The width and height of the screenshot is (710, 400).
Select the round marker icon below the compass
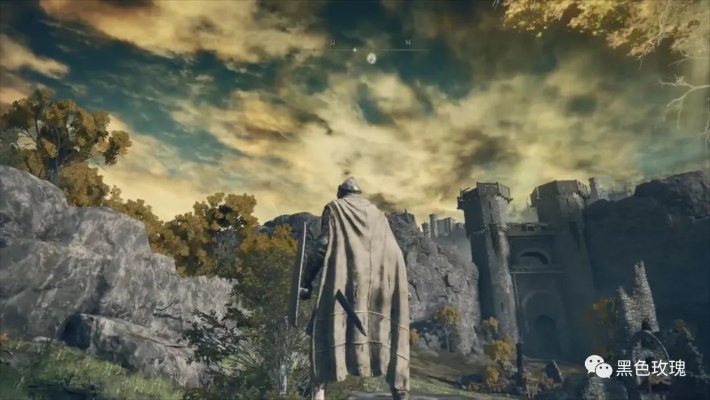(371, 59)
